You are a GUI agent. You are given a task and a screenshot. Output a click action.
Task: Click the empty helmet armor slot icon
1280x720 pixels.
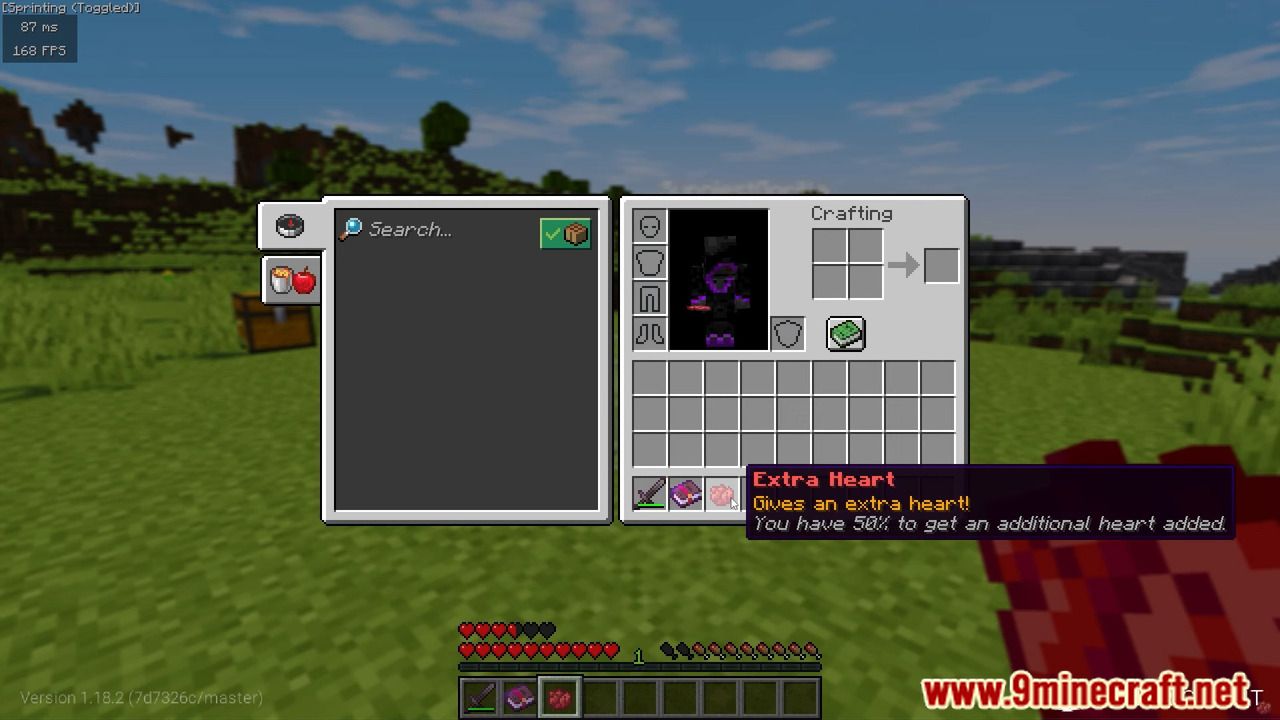649,225
